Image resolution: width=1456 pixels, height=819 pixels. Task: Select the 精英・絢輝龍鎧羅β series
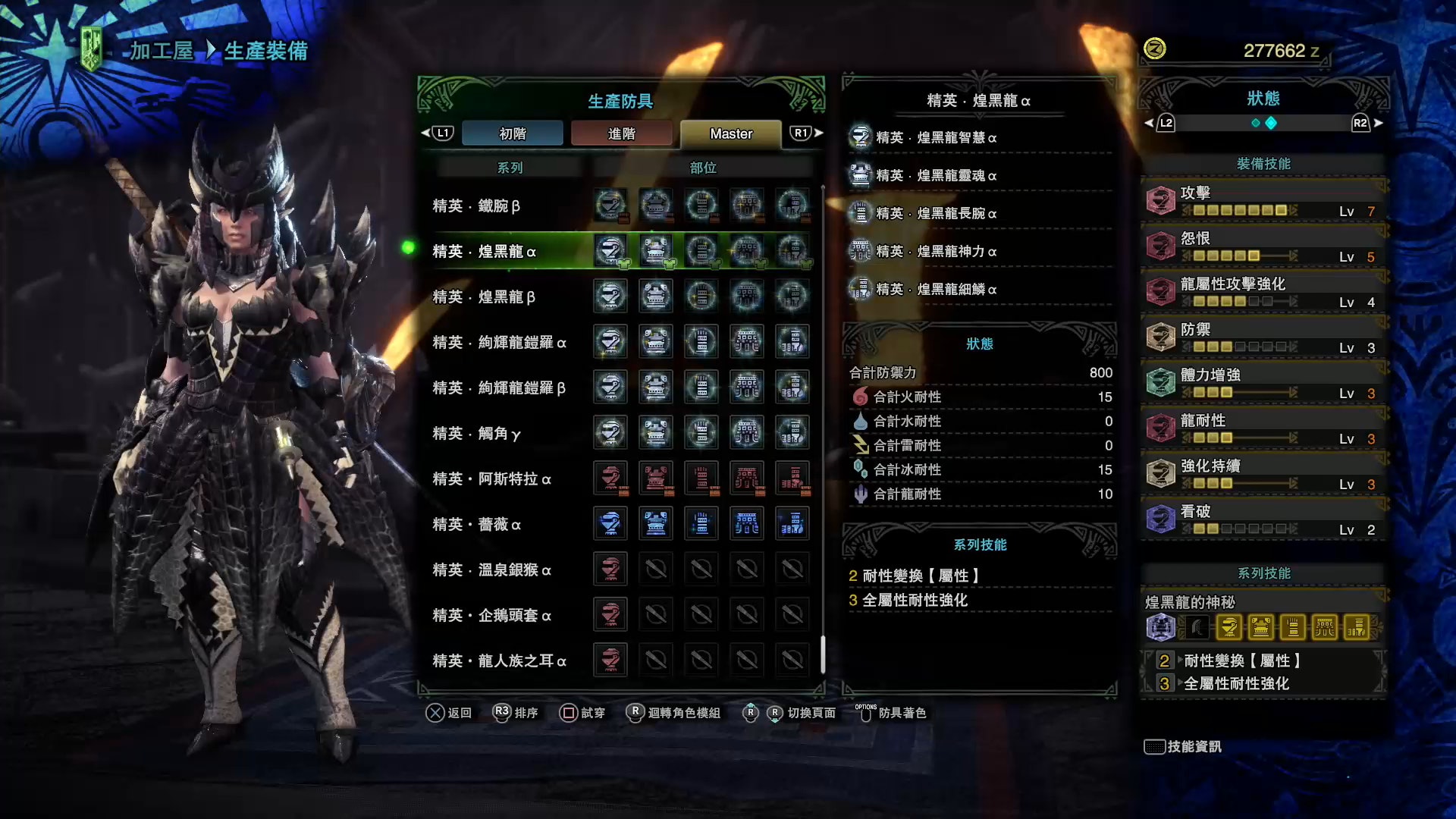point(499,388)
